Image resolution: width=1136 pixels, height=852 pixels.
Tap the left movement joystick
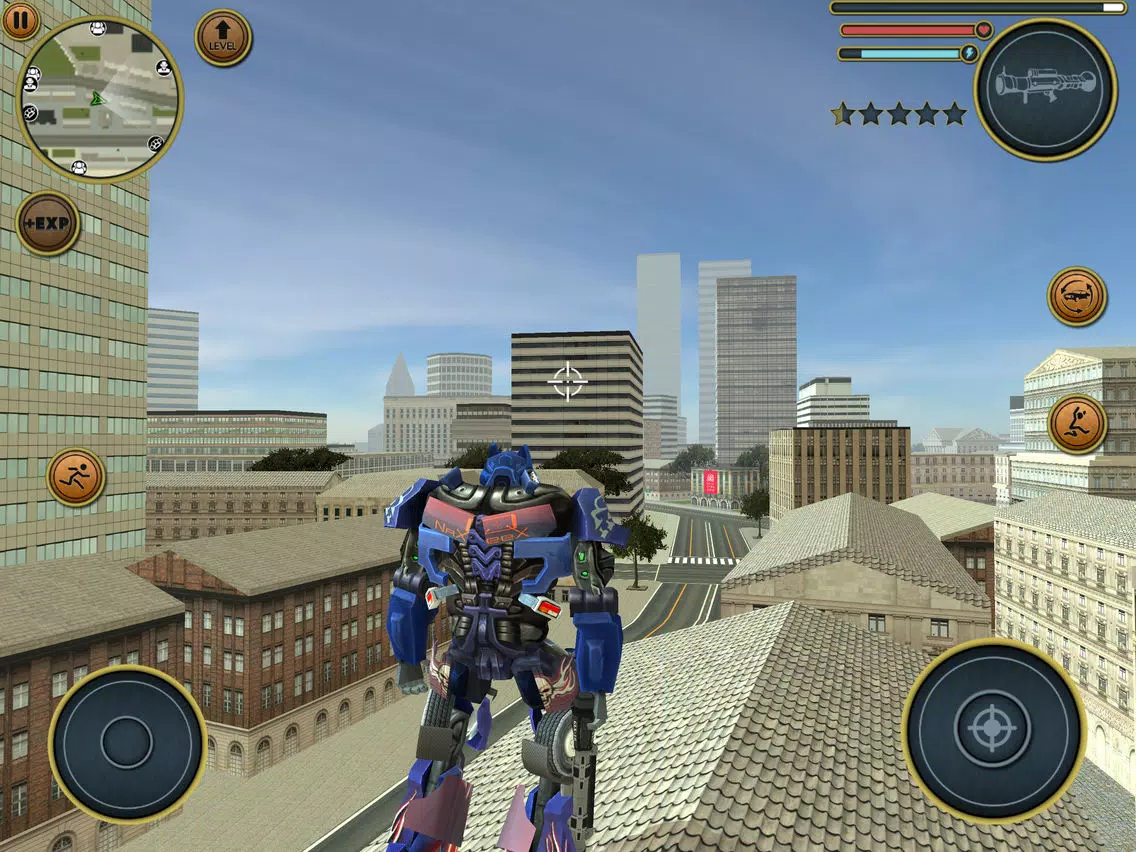127,743
